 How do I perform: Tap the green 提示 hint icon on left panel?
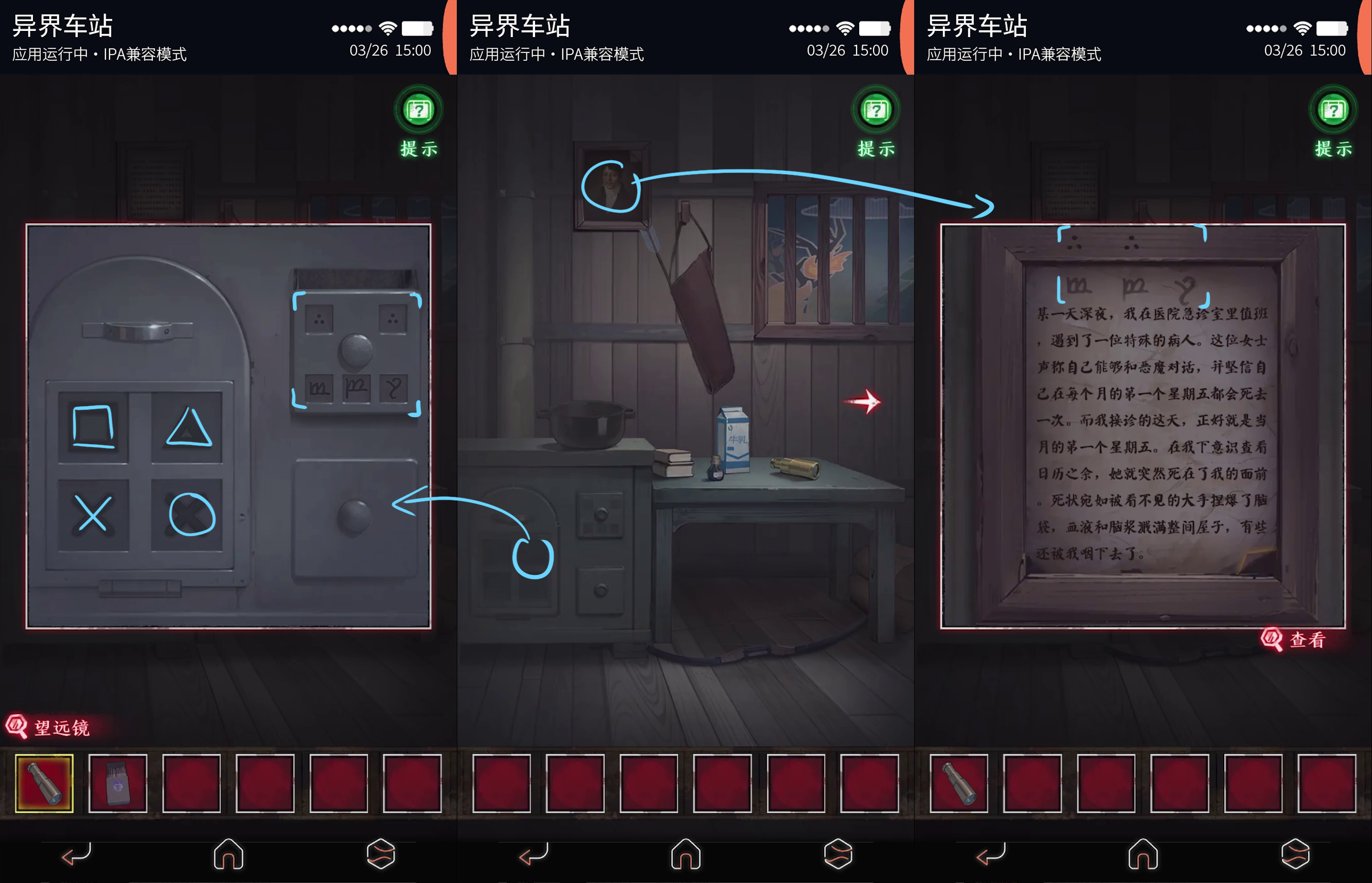click(x=418, y=111)
